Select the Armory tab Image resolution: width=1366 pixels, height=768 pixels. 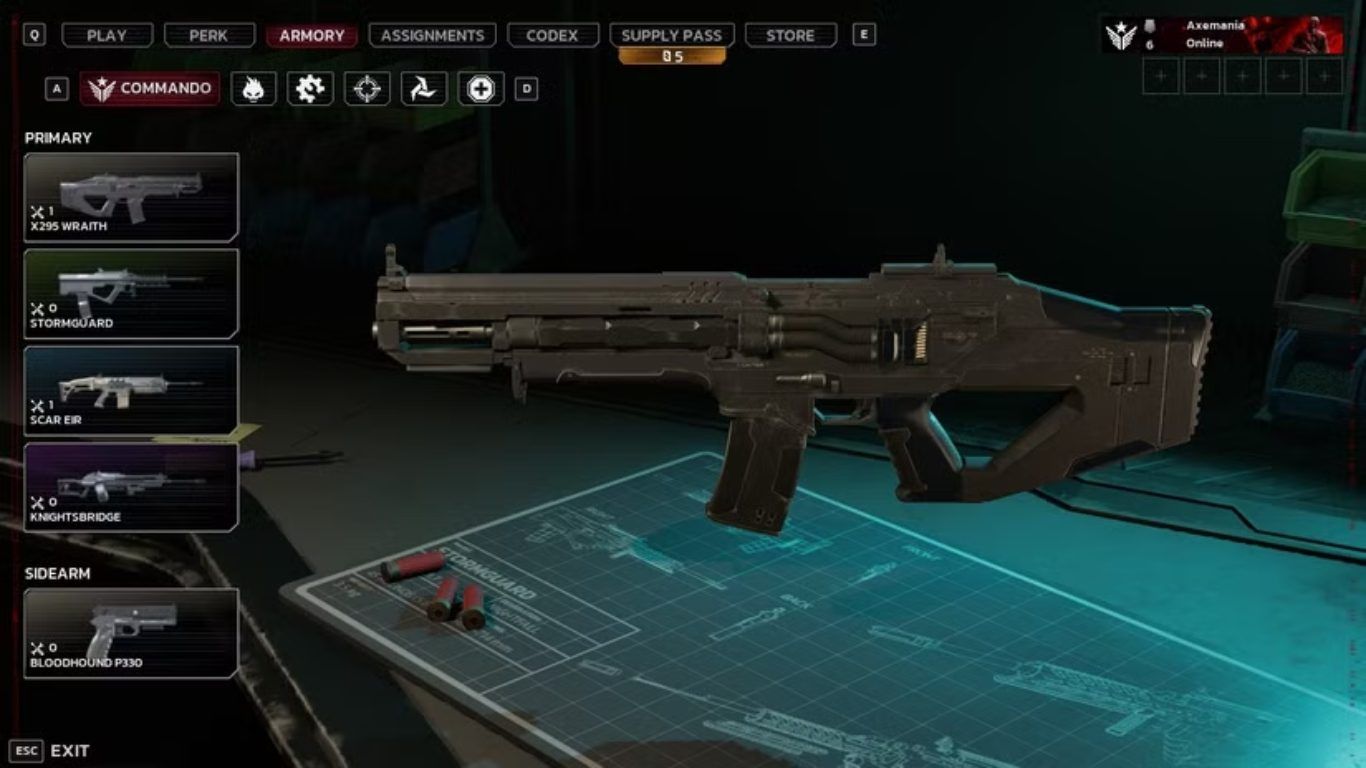[x=312, y=35]
